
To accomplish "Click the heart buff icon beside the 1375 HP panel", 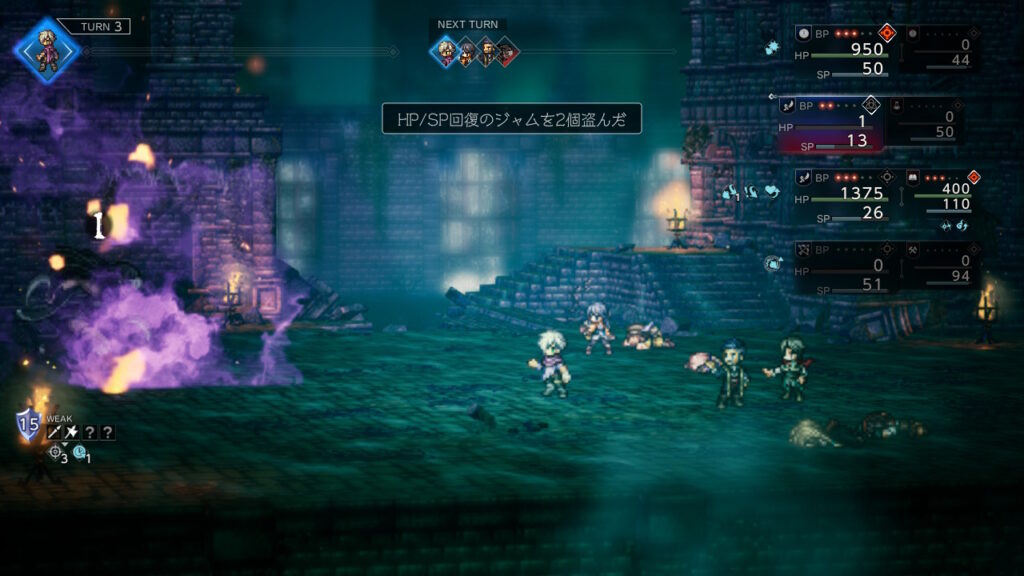I will (x=770, y=191).
